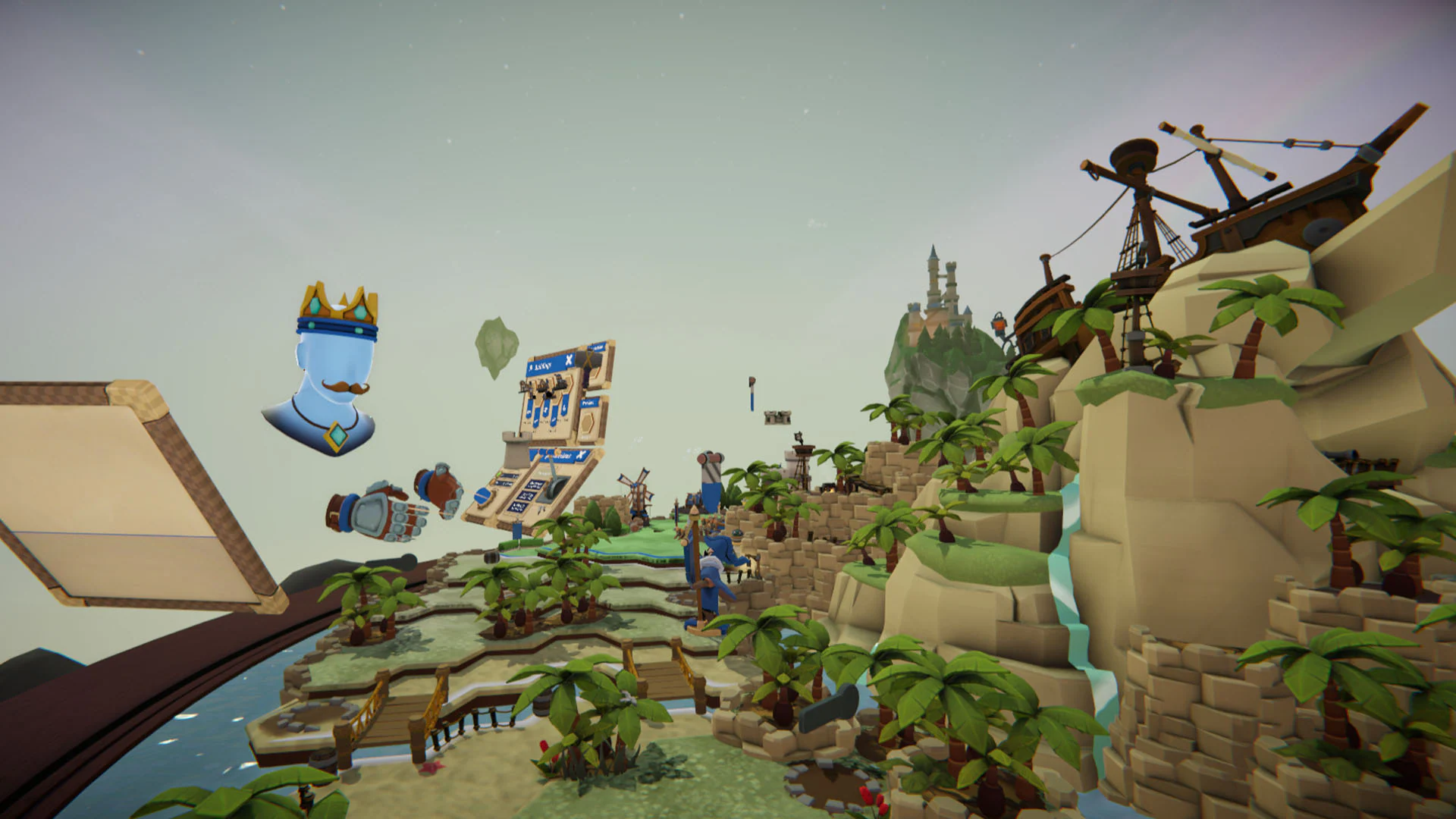Select the rightmost troop unit icon on Army panel
The height and width of the screenshot is (819, 1456).
point(560,382)
